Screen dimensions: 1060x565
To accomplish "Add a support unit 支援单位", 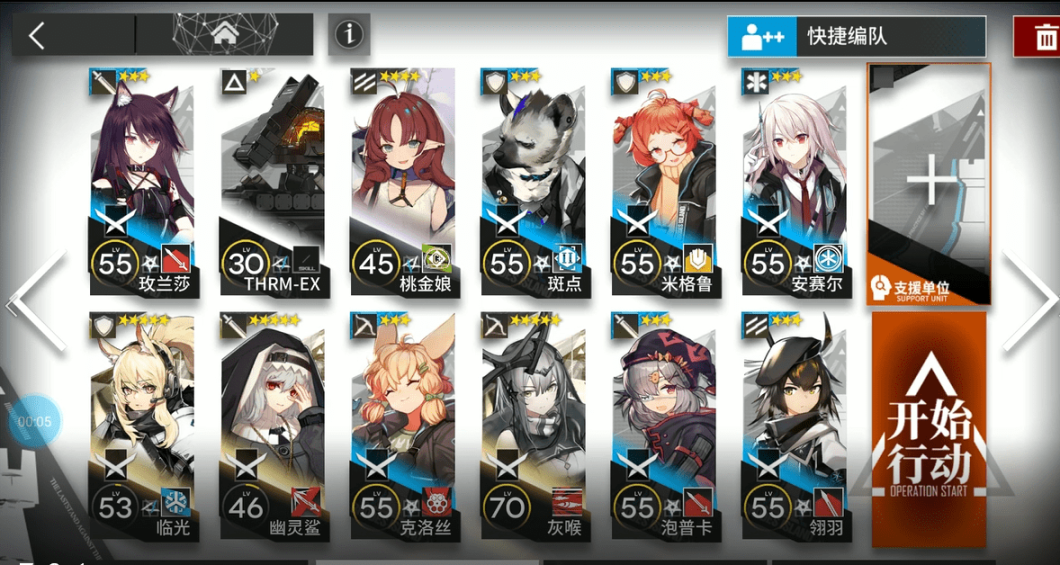I will tap(929, 184).
